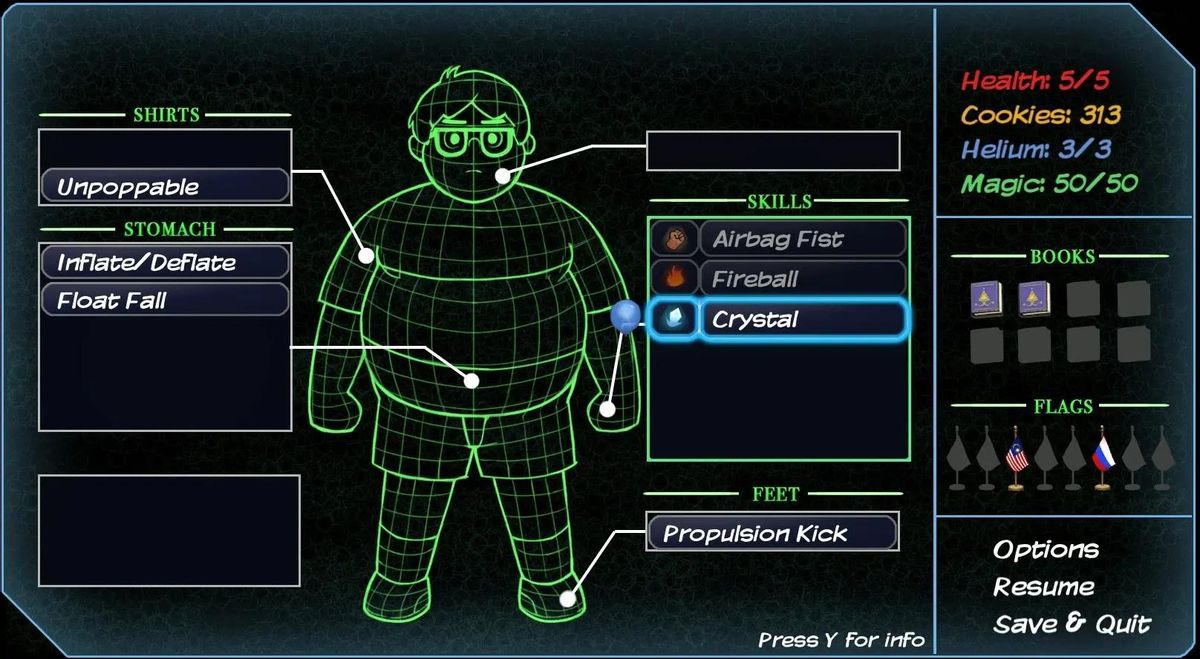Open the Options menu
1200x659 pixels.
coord(1045,550)
